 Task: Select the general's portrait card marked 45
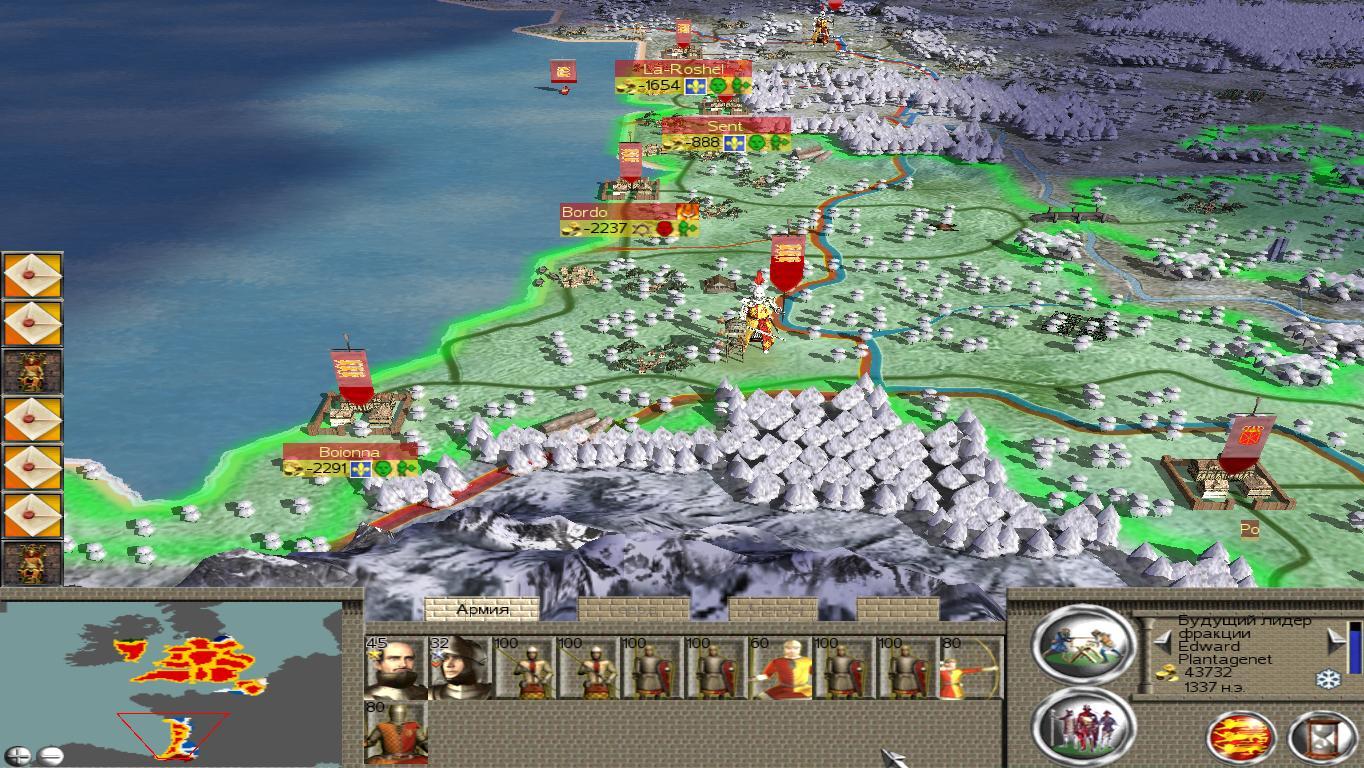[395, 668]
